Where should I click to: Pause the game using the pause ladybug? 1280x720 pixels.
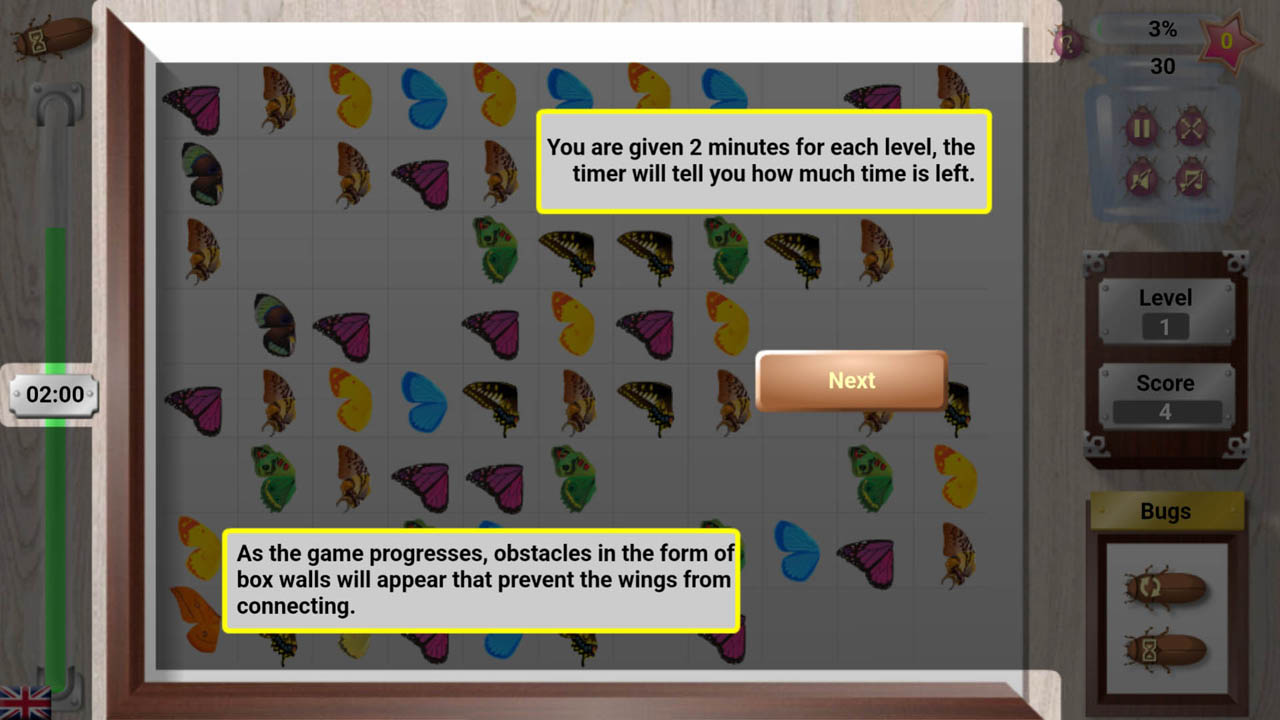click(x=1142, y=127)
